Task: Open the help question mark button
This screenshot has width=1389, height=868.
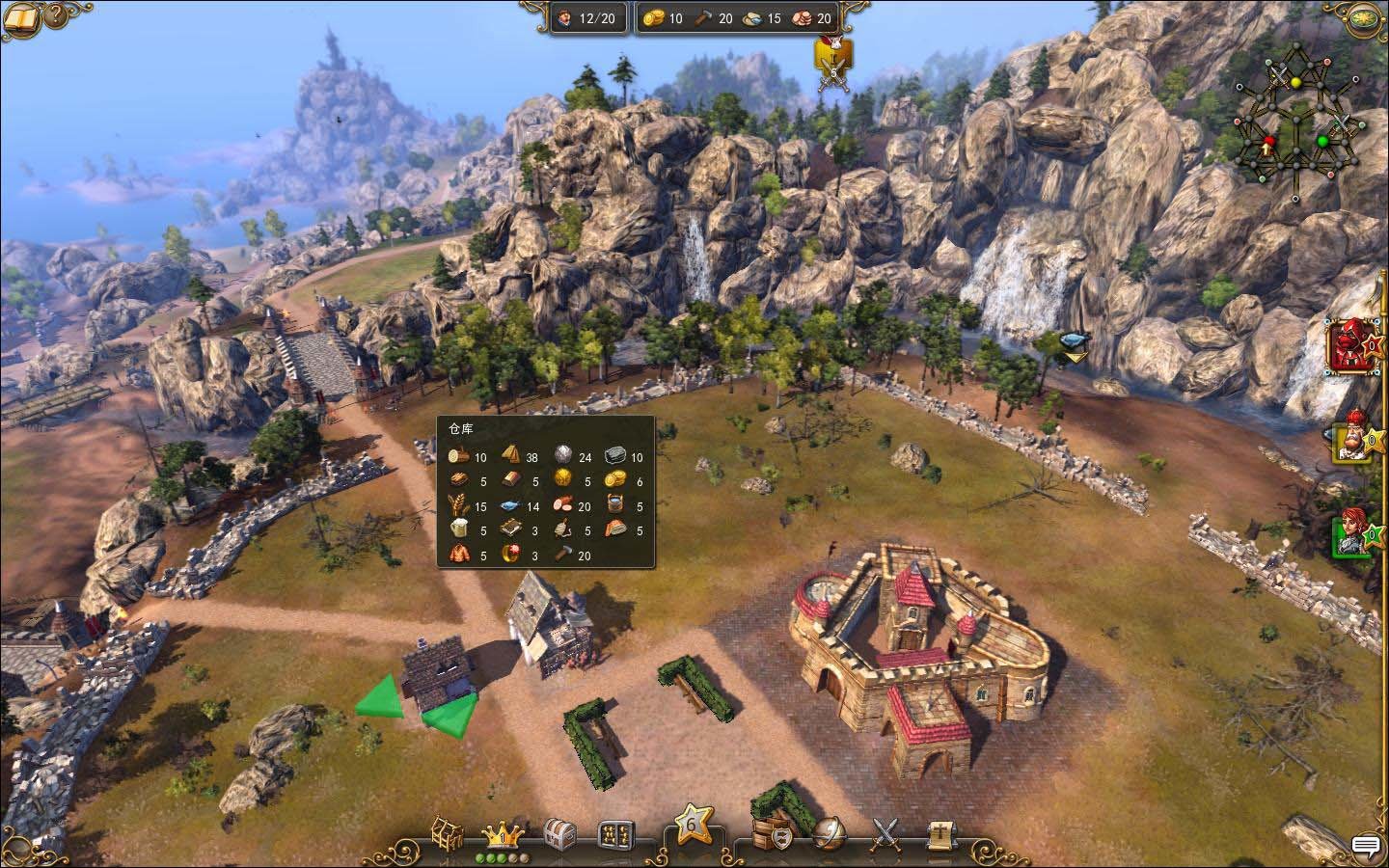Action: (x=57, y=14)
